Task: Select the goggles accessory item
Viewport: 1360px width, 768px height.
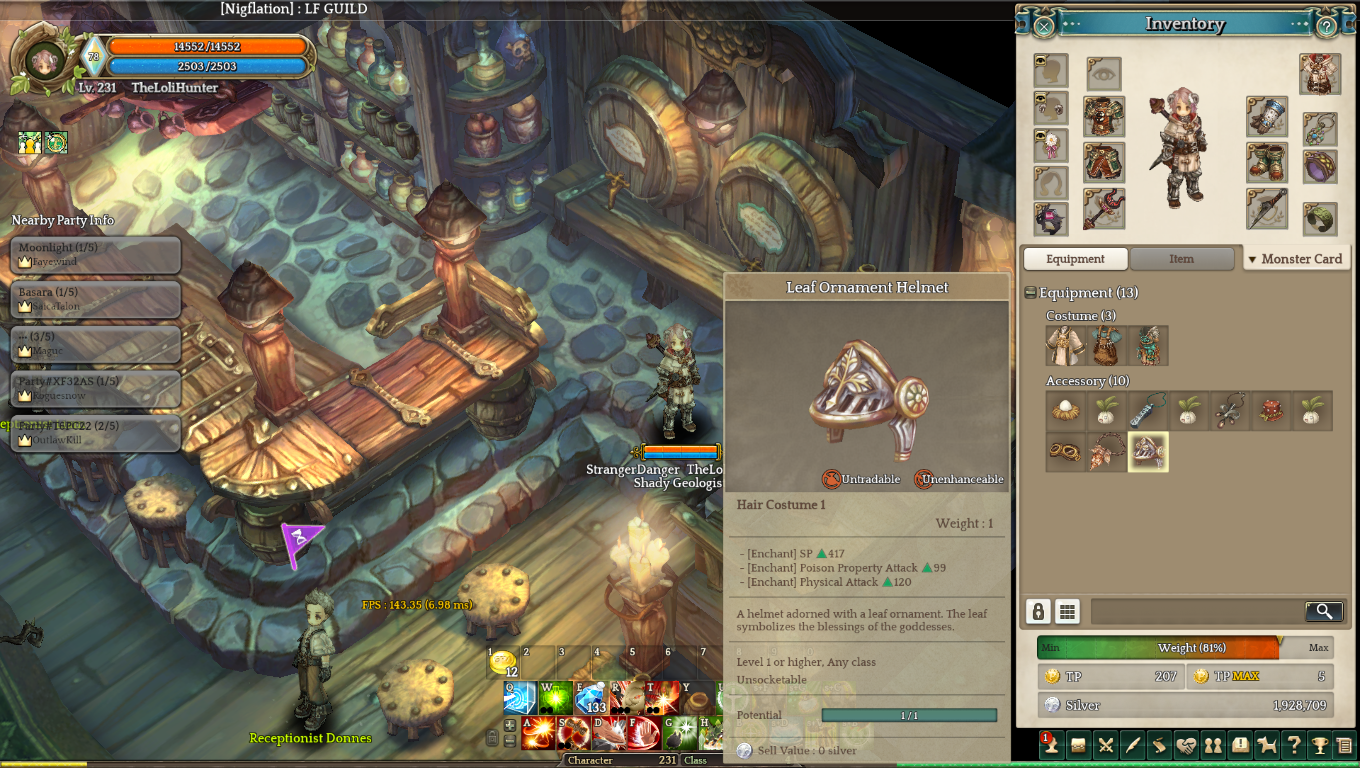Action: (1065, 452)
